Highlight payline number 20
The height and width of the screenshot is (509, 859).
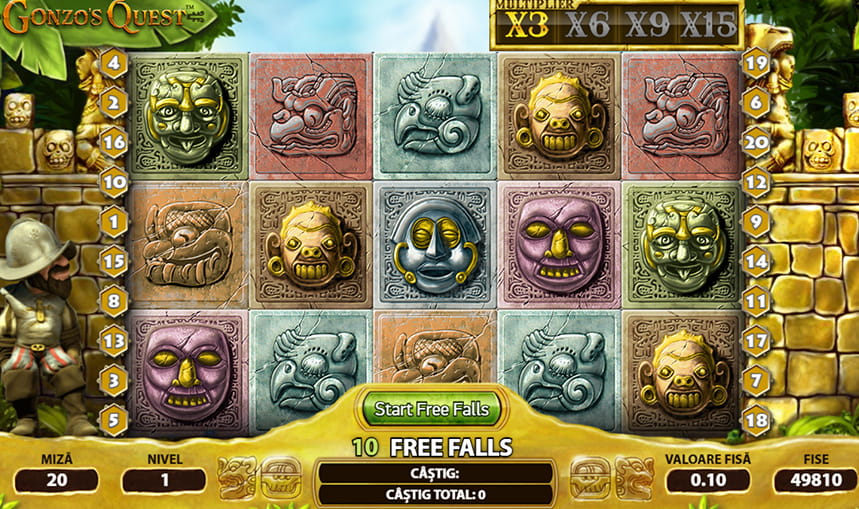pos(756,140)
